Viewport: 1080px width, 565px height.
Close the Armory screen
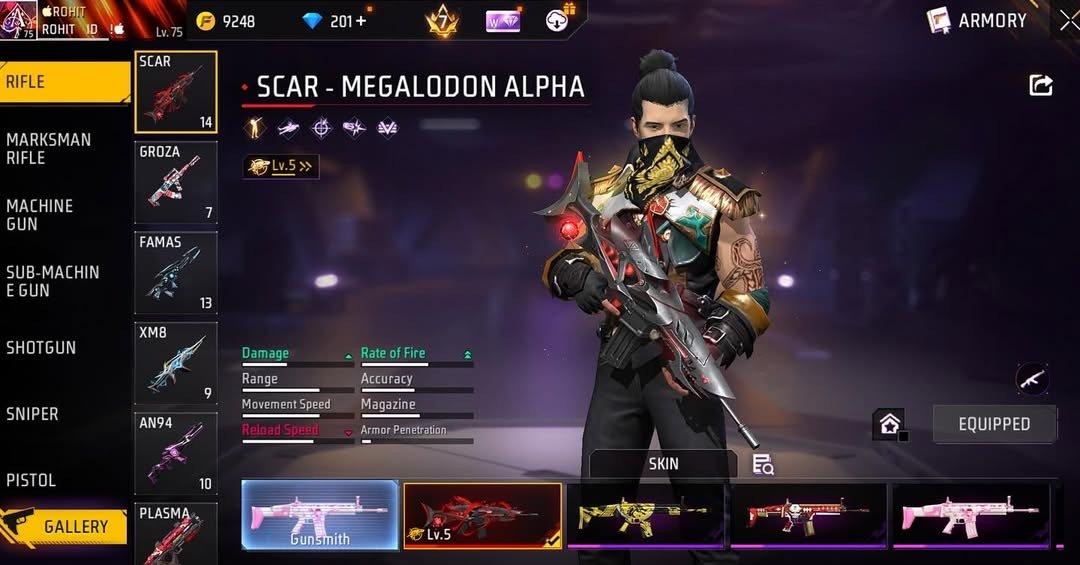tap(1069, 20)
